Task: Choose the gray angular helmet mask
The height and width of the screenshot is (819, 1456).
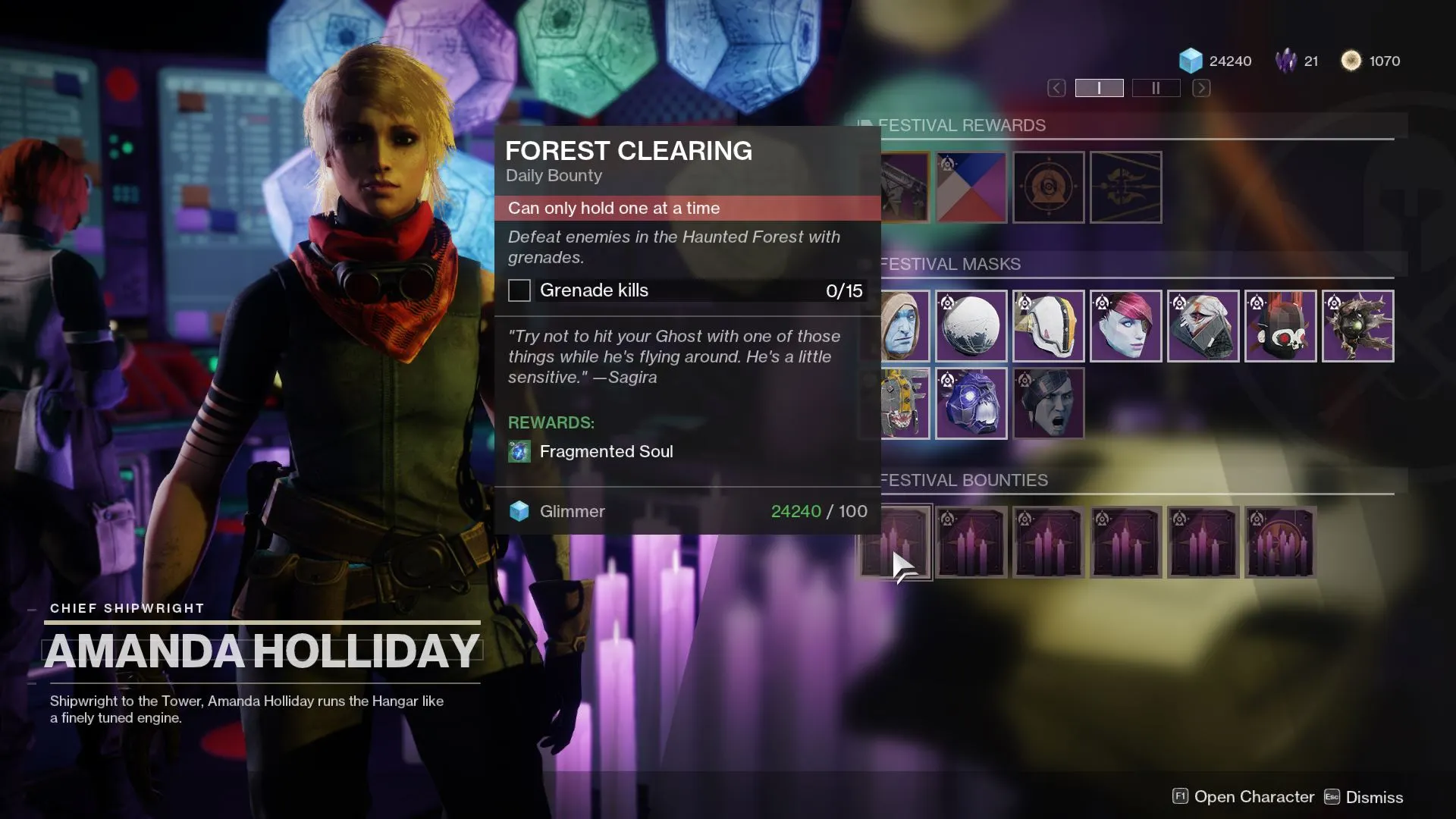Action: coord(1203,326)
